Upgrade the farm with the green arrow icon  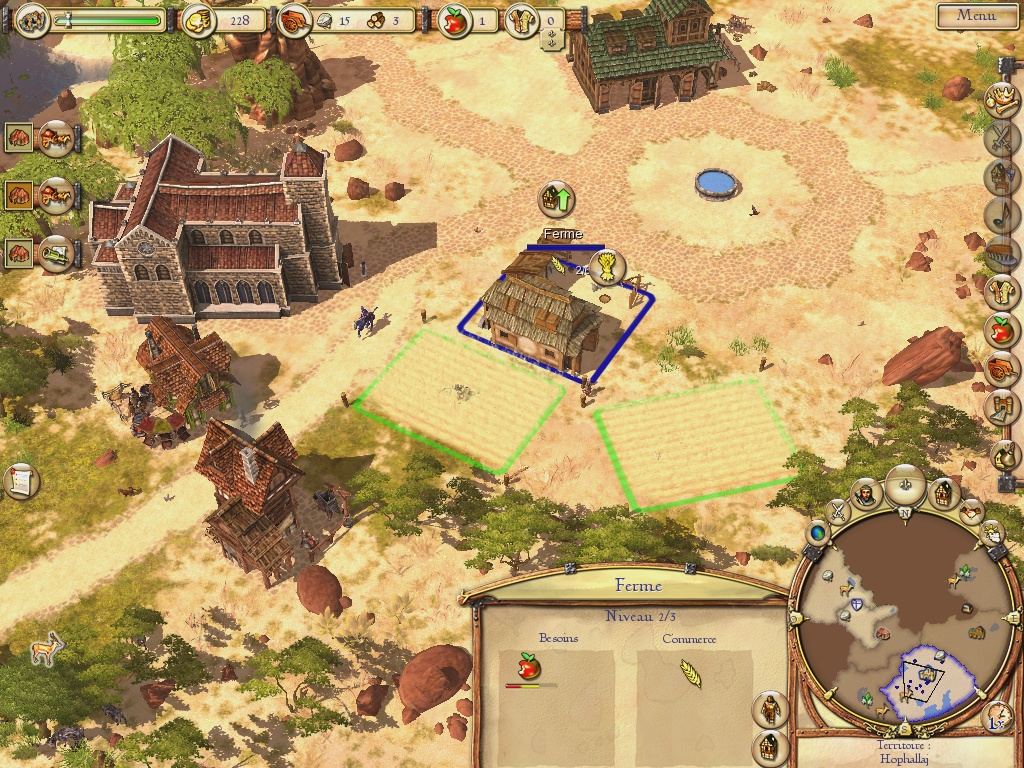[x=557, y=199]
